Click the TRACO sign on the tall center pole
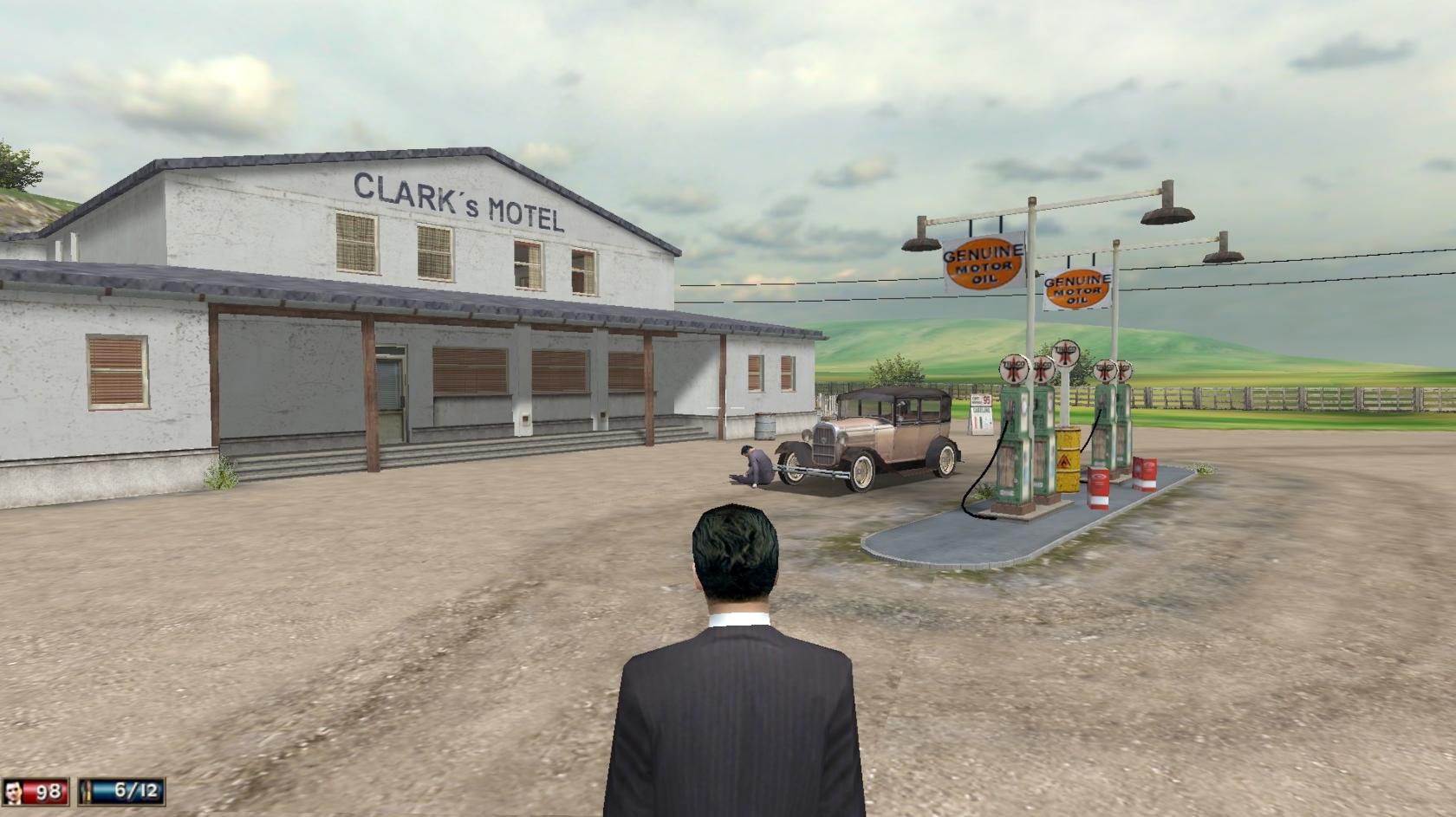This screenshot has width=1456, height=817. pos(1066,354)
